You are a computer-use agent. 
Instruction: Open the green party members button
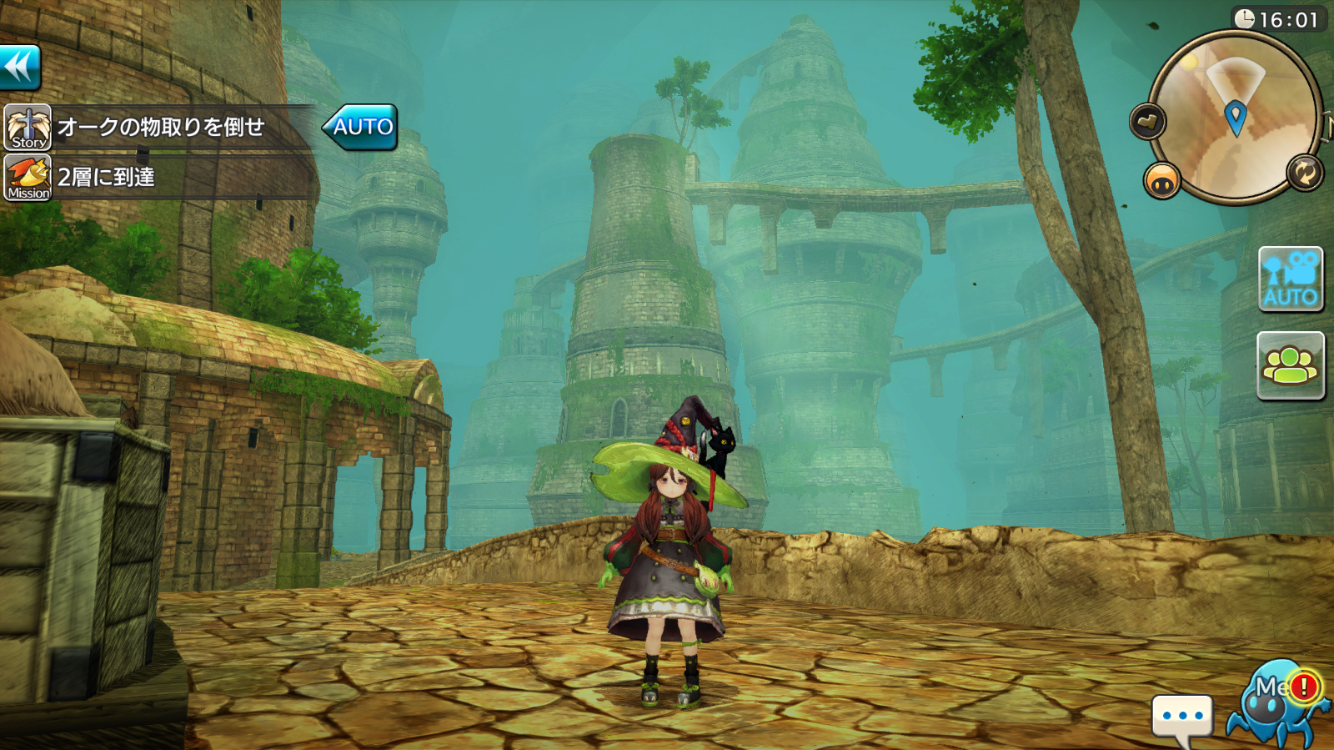pyautogui.click(x=1290, y=365)
